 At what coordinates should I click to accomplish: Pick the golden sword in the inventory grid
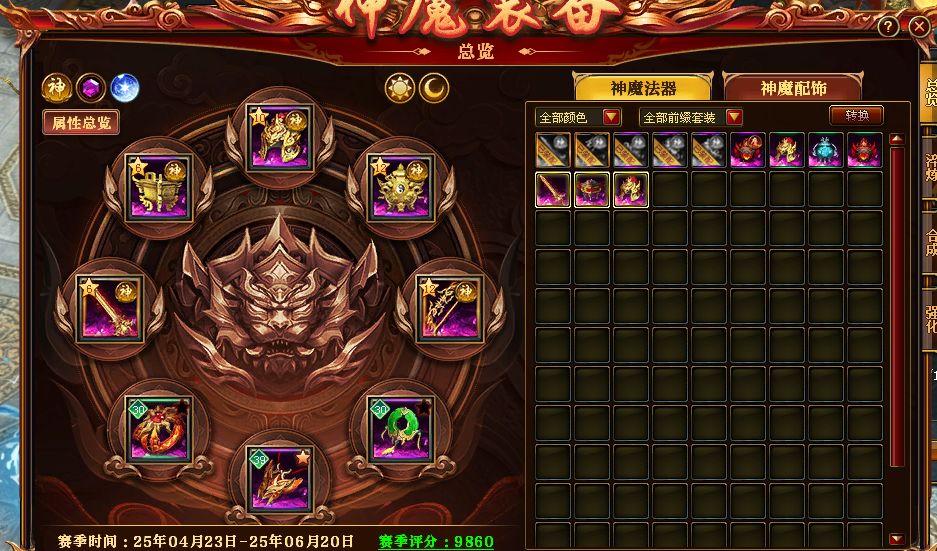(553, 189)
